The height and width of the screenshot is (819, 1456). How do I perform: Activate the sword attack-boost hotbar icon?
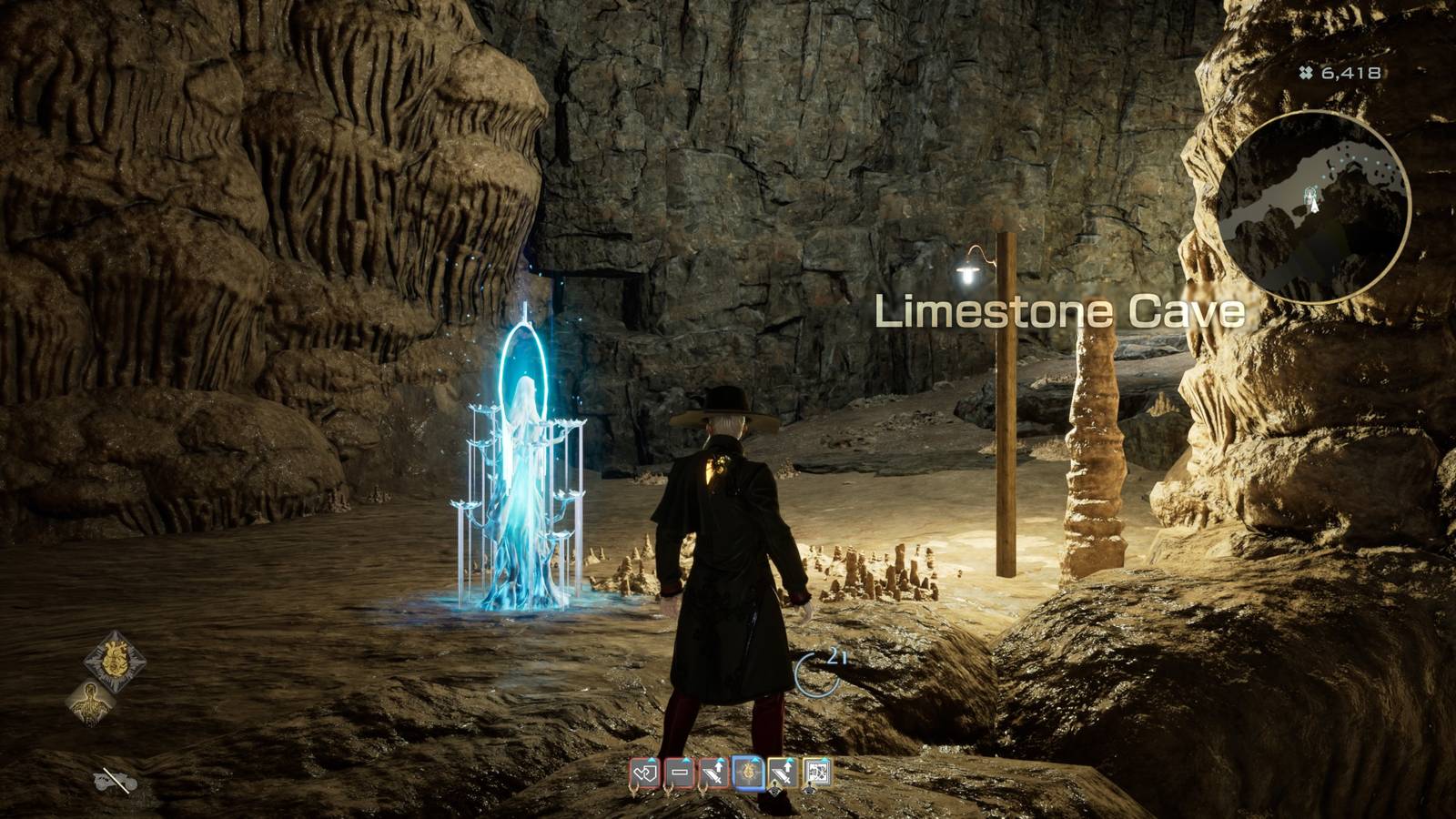tap(713, 772)
